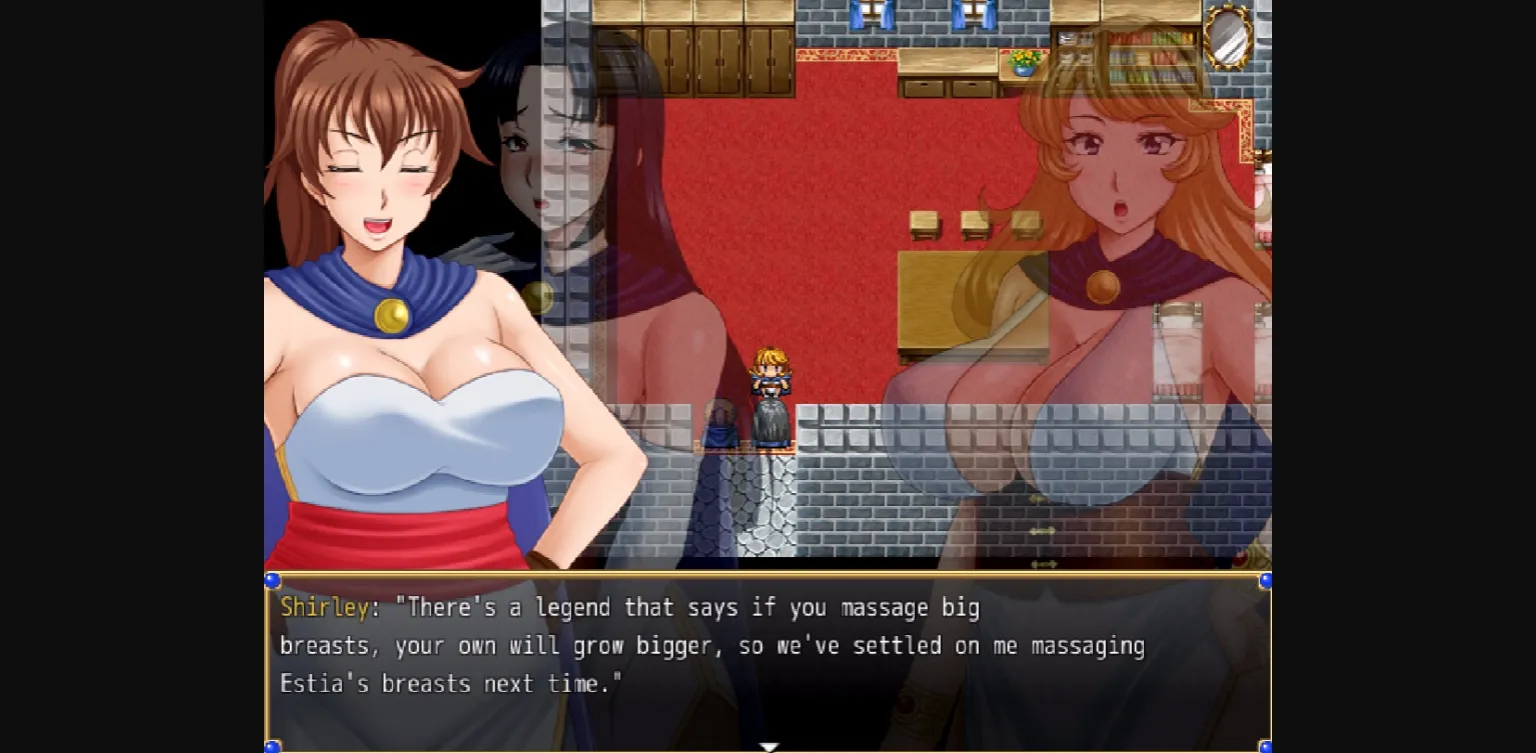Click the ornate oval mirror on the wall
This screenshot has width=1536, height=753.
click(1225, 38)
